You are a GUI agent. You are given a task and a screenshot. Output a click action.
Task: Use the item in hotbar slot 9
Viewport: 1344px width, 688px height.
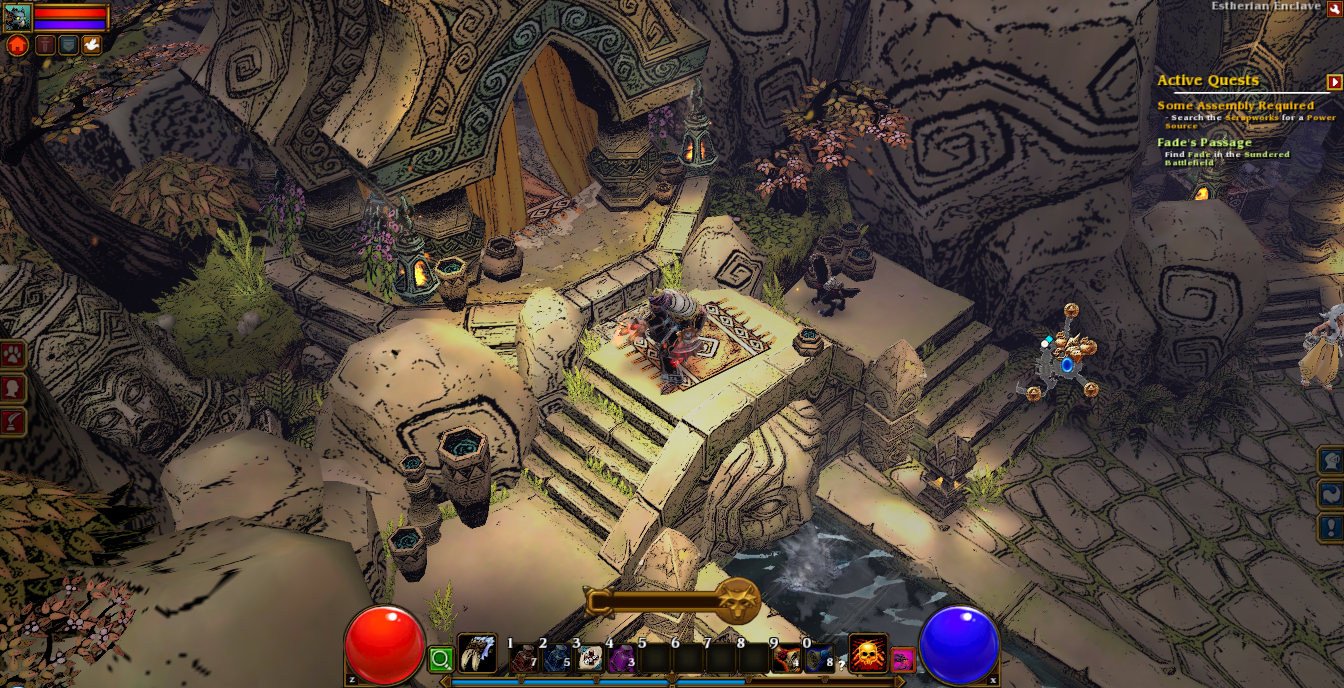(x=788, y=658)
